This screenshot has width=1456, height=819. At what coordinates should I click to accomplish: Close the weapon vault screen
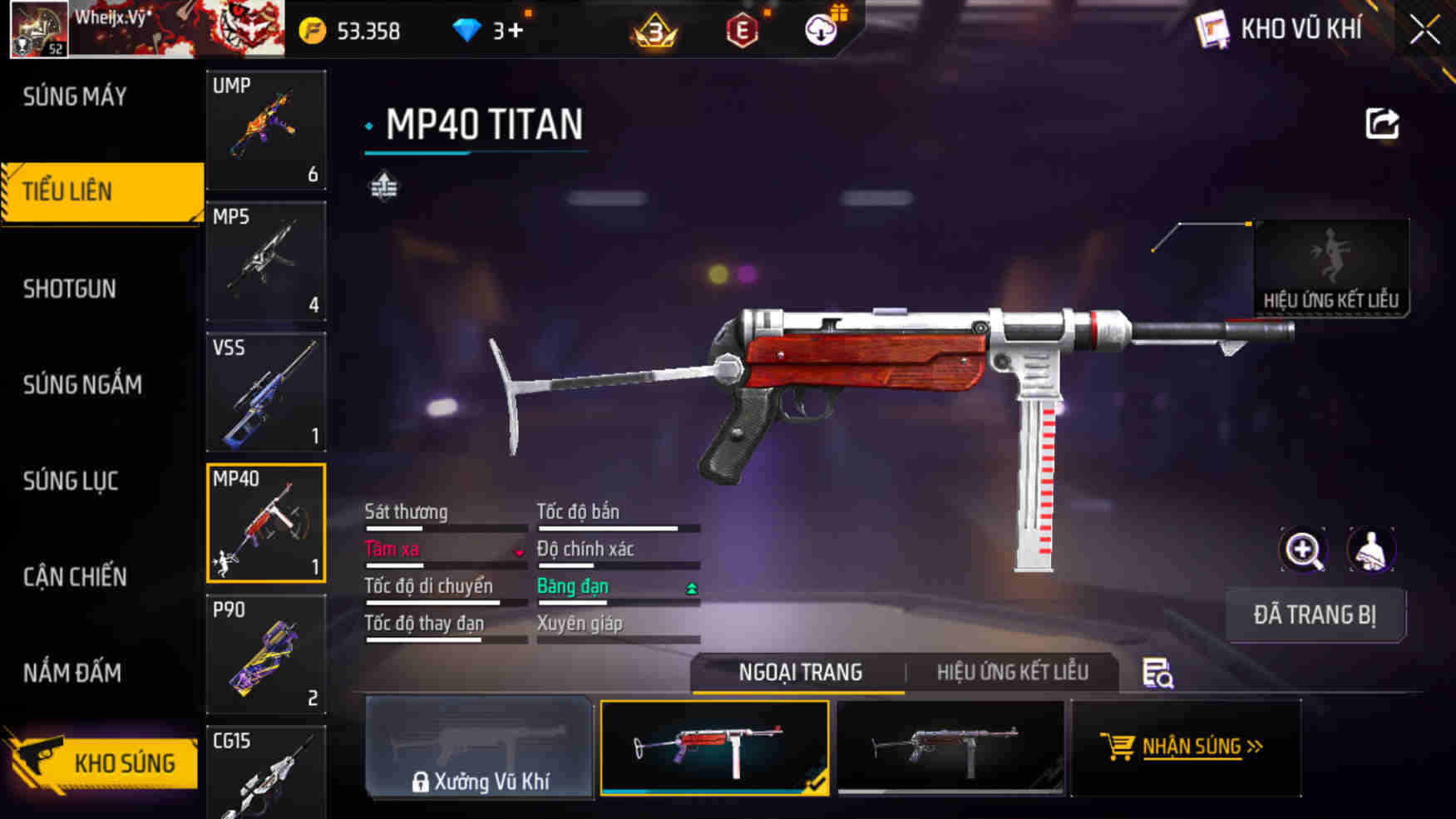click(x=1424, y=31)
